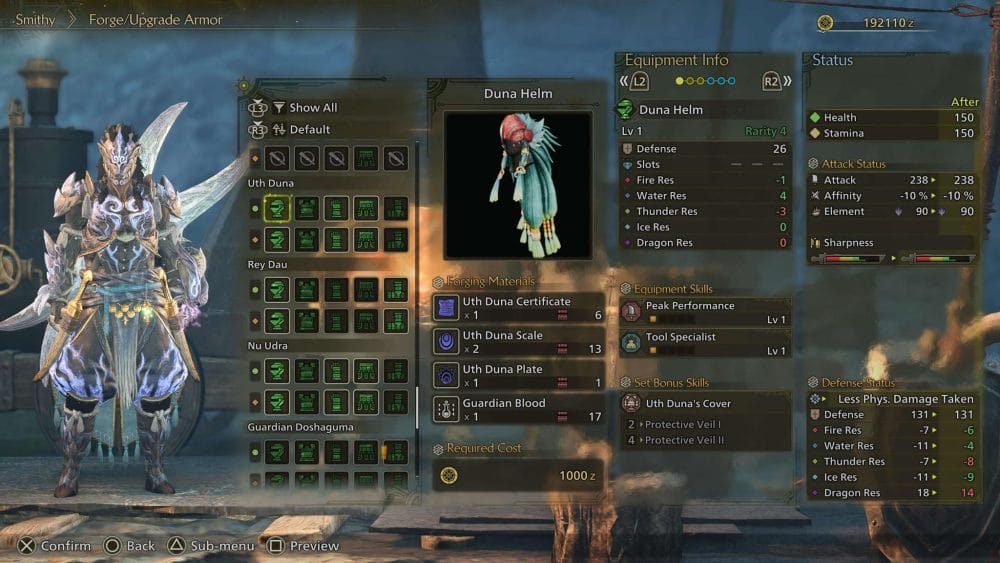This screenshot has height=563, width=1000.
Task: Inspect the Uth Duna's Cover set bonus
Action: tap(705, 404)
